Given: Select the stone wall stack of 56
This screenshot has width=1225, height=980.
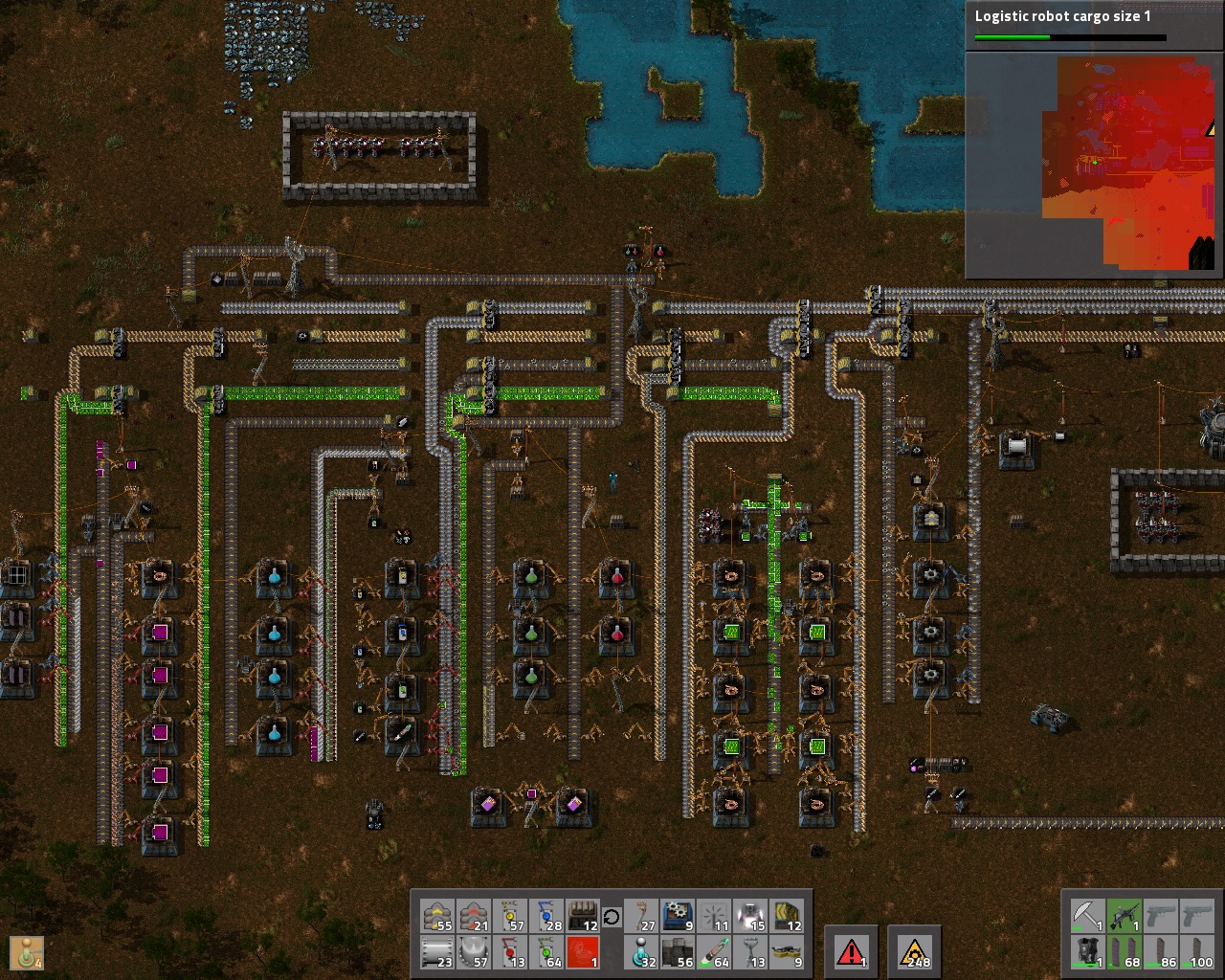Looking at the screenshot, I should pyautogui.click(x=678, y=952).
